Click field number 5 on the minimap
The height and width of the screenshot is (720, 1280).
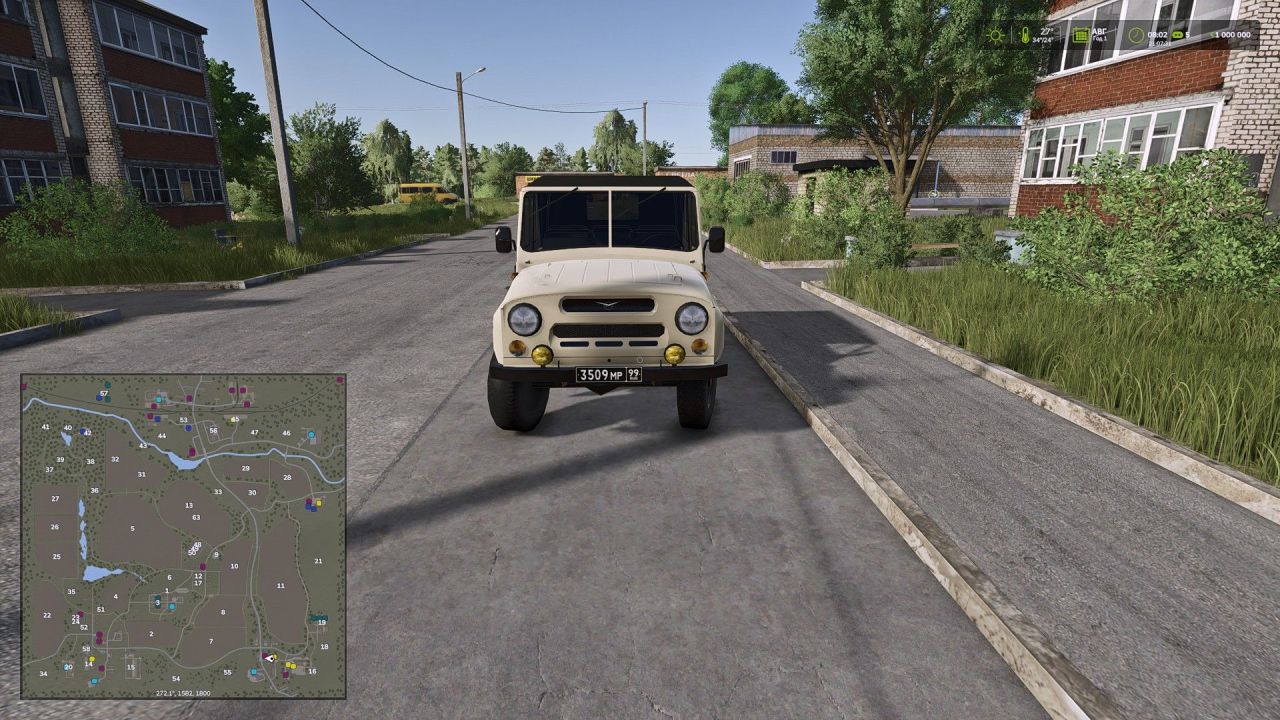tap(132, 528)
